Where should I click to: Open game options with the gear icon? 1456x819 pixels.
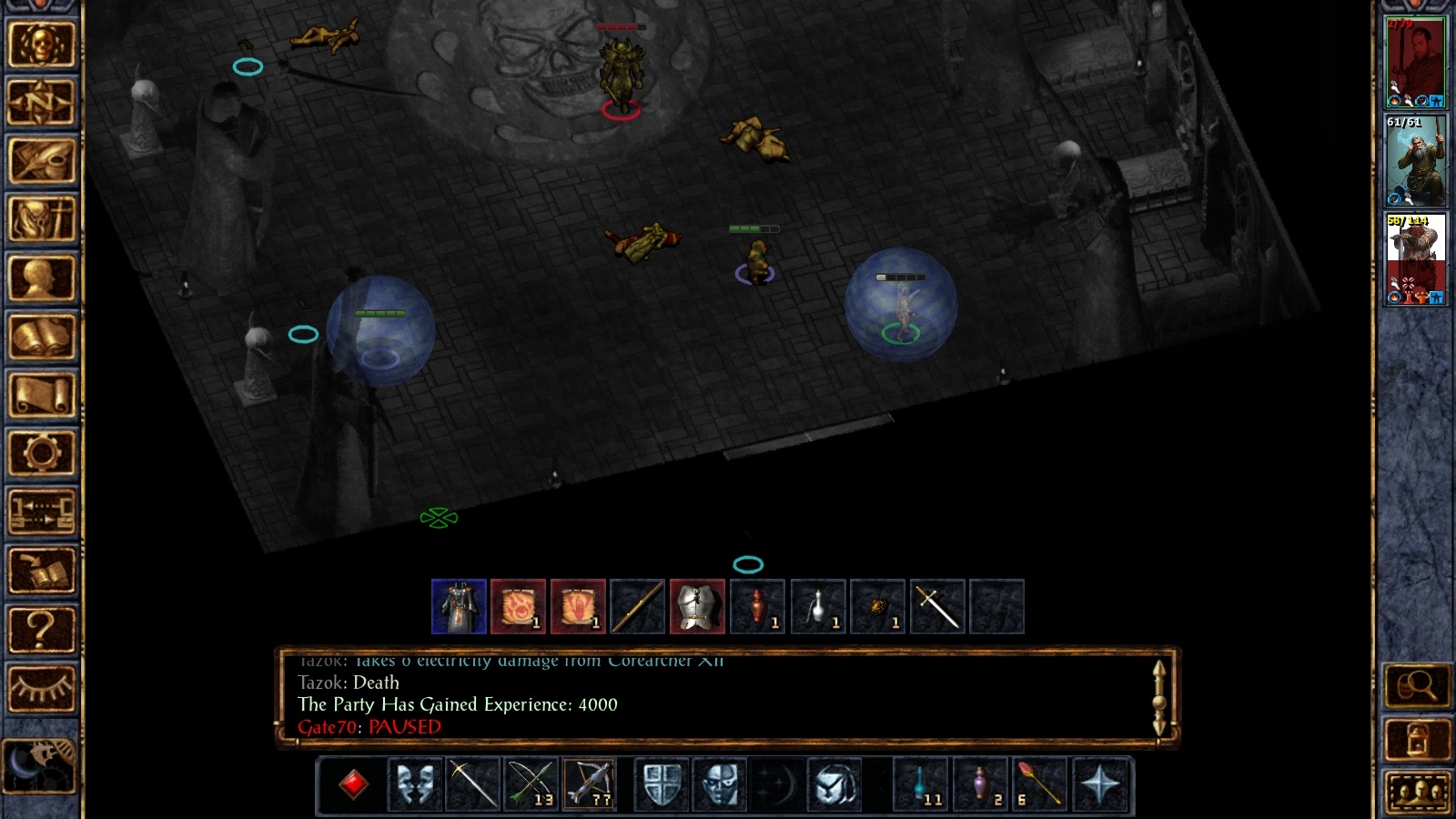[x=41, y=453]
